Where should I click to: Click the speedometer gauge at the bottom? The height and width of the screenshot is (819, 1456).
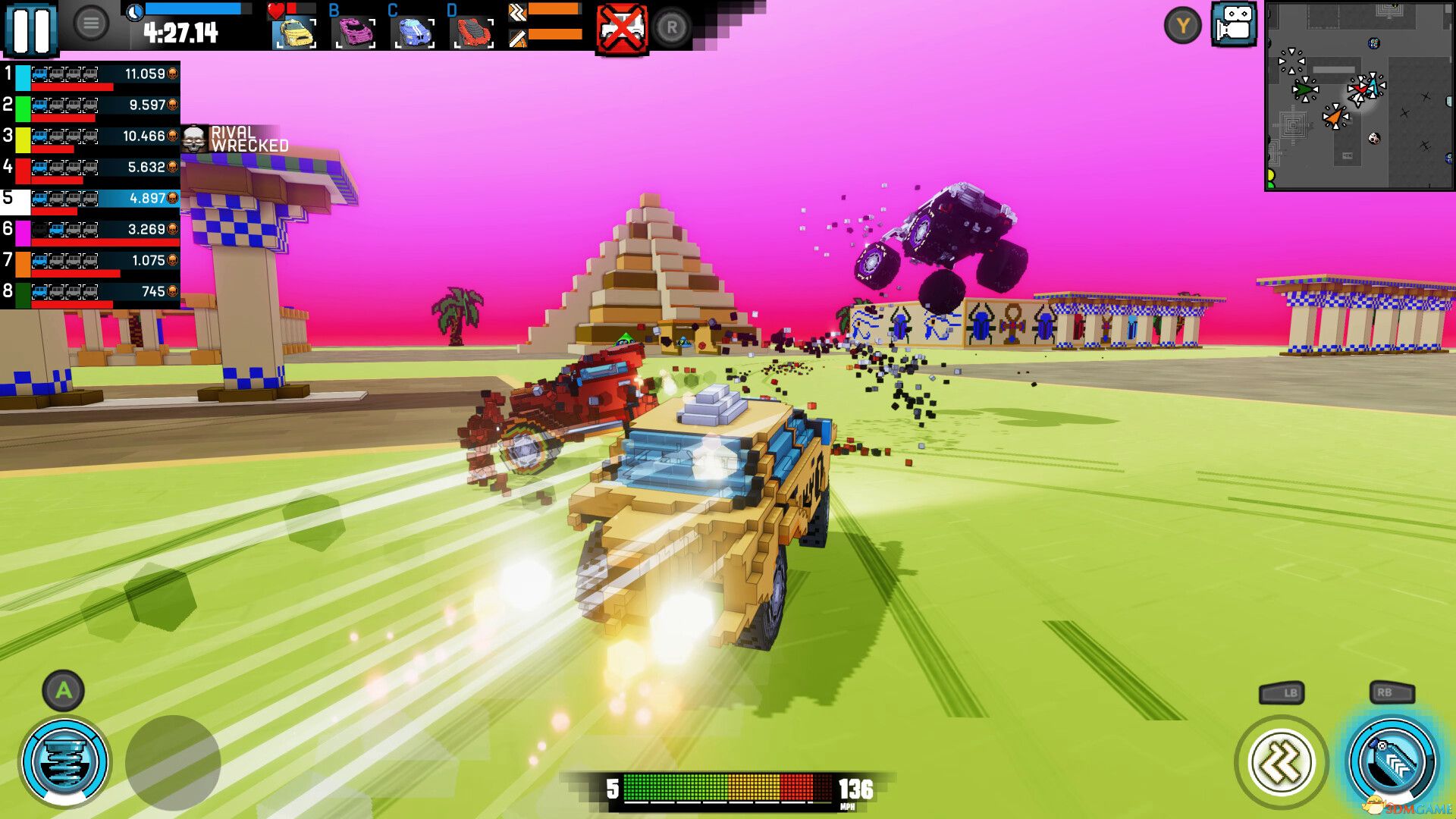726,789
